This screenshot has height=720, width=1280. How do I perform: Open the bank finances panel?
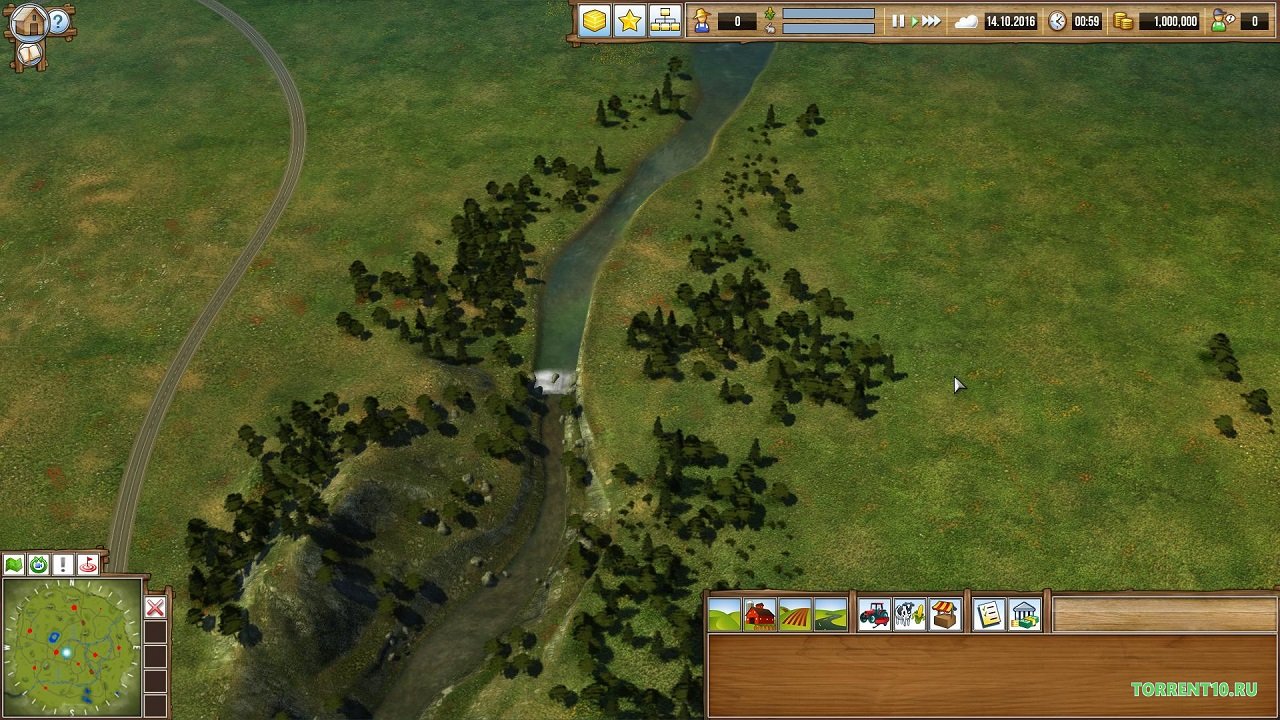1024,615
